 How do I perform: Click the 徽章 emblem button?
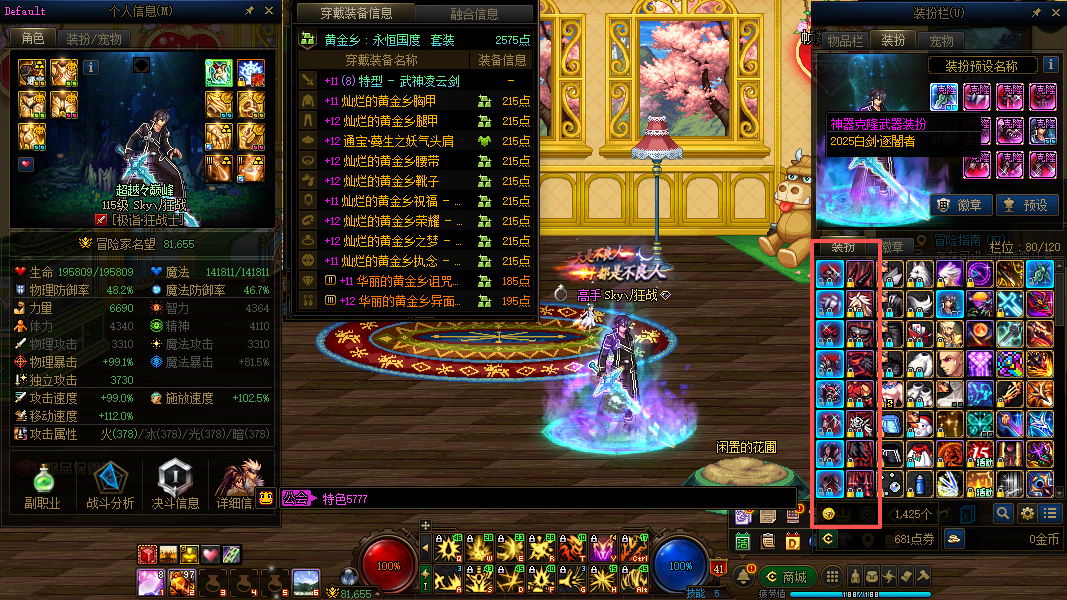[958, 205]
